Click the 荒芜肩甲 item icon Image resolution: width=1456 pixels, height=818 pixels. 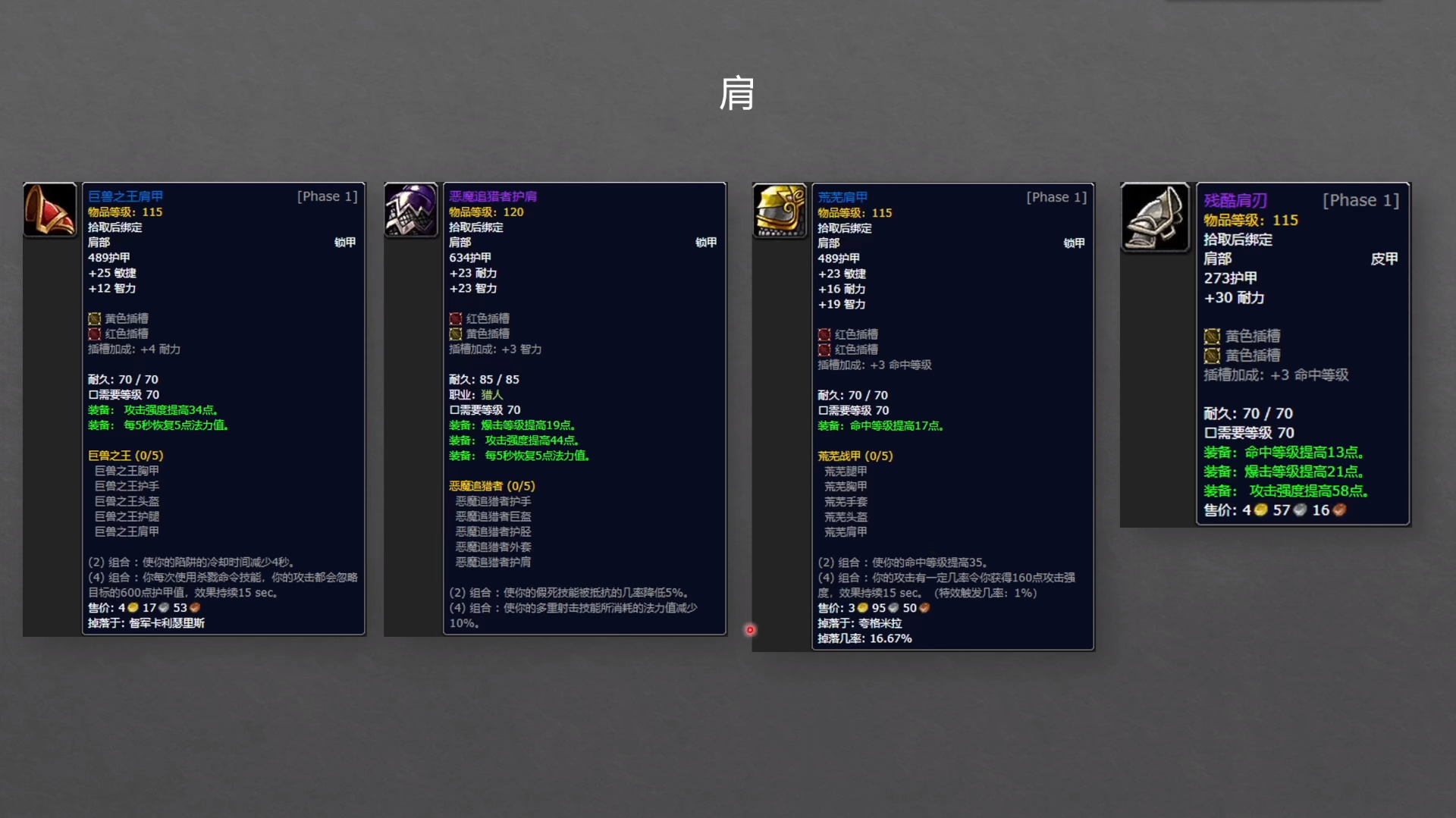pos(779,212)
